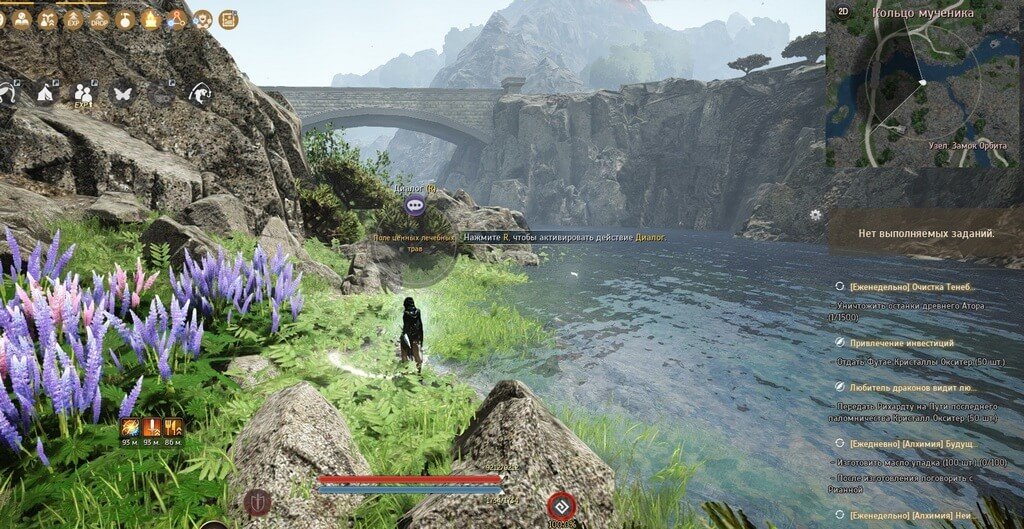Click the red diamond rage gauge icon
1024x529 pixels.
pyautogui.click(x=561, y=505)
